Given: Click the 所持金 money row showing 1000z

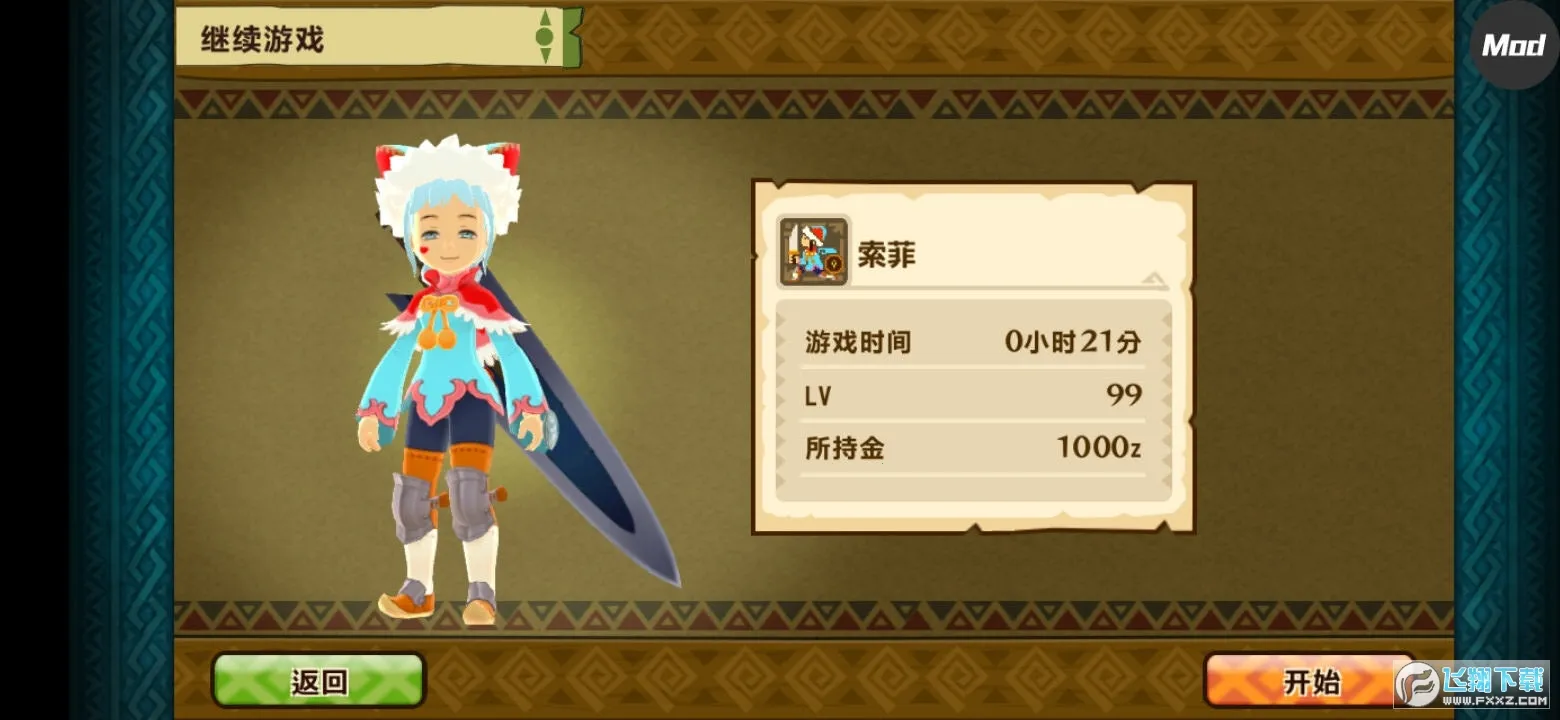Looking at the screenshot, I should (970, 449).
